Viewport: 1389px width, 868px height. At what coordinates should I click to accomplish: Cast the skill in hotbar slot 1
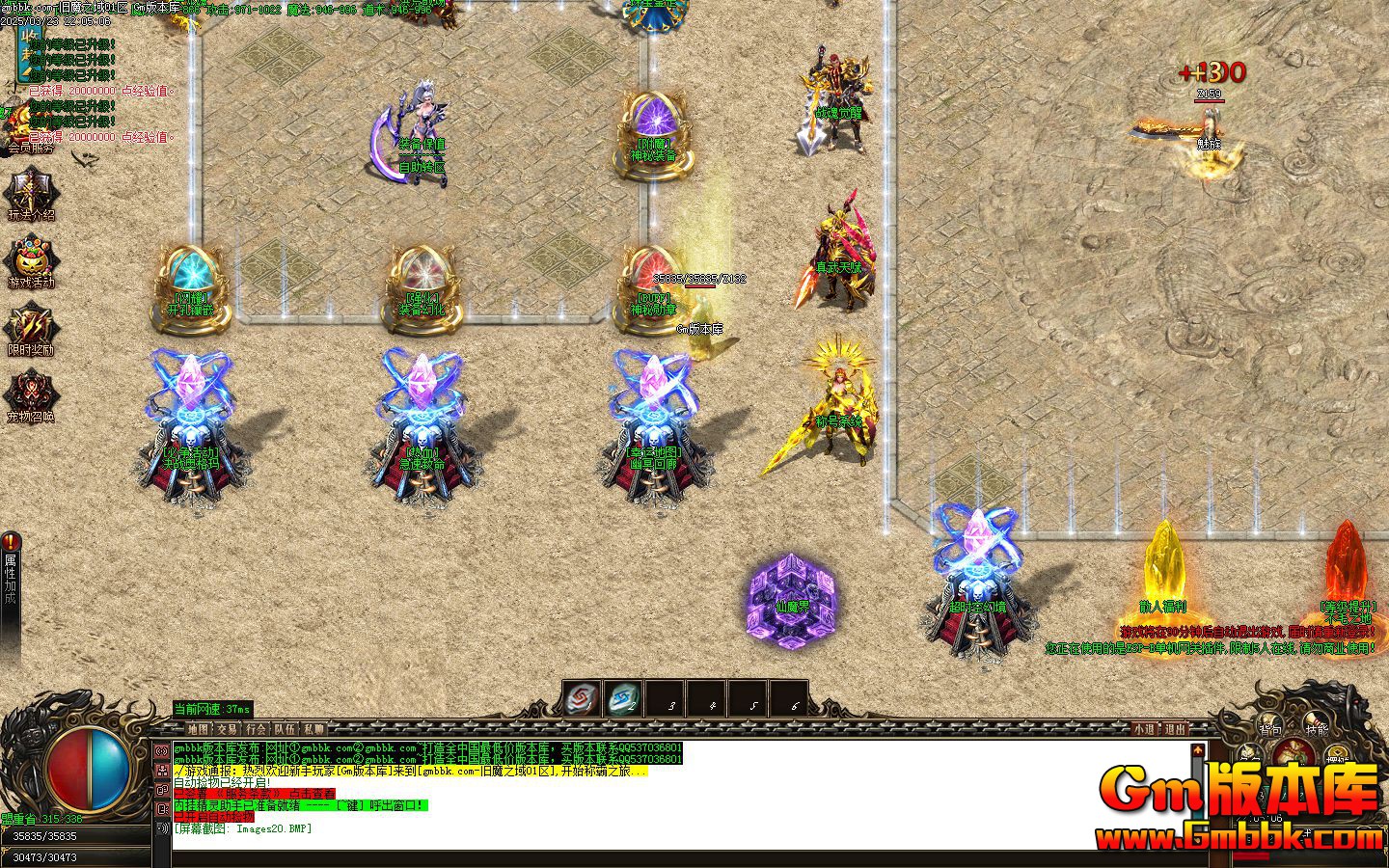tap(580, 698)
